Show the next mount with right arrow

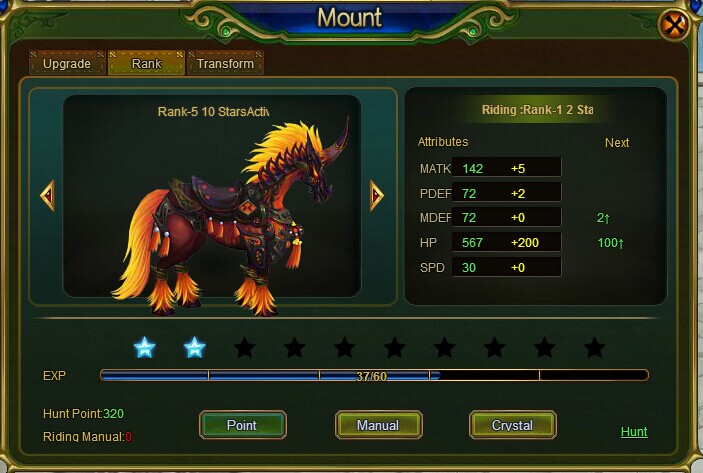tap(376, 195)
